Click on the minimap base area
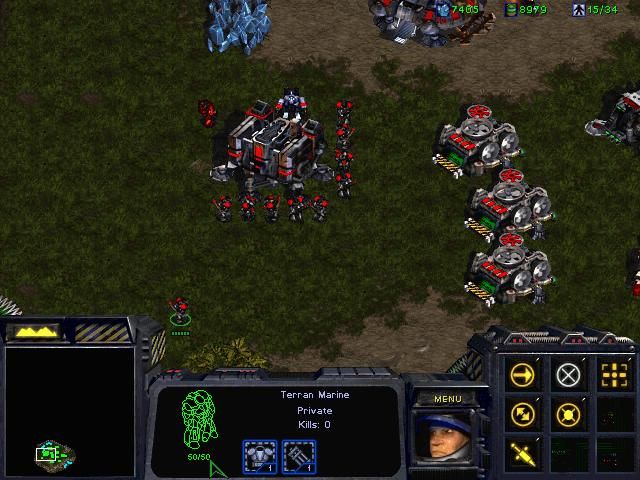The width and height of the screenshot is (640, 480). pyautogui.click(x=47, y=455)
